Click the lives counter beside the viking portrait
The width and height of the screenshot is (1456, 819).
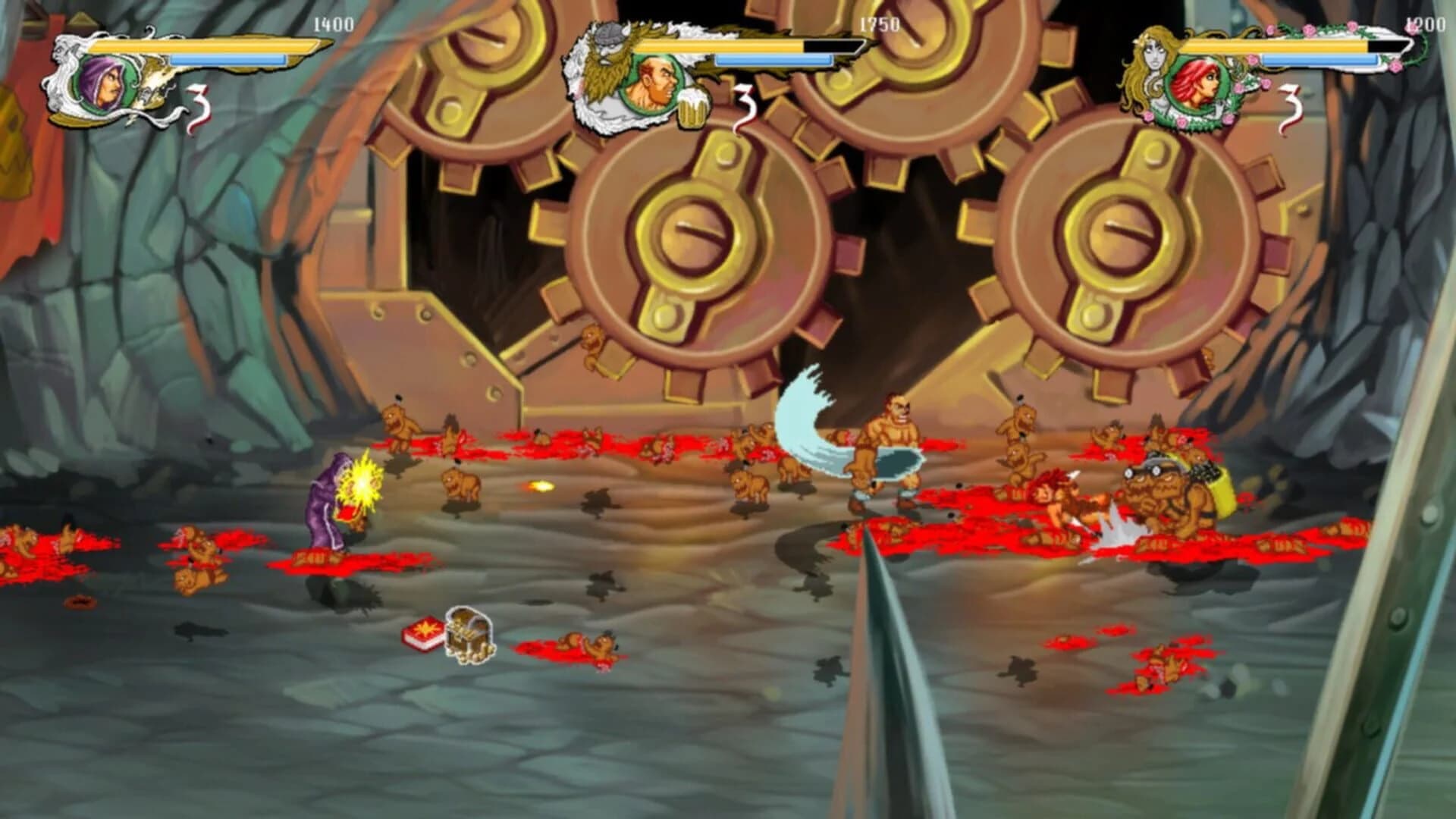[745, 106]
